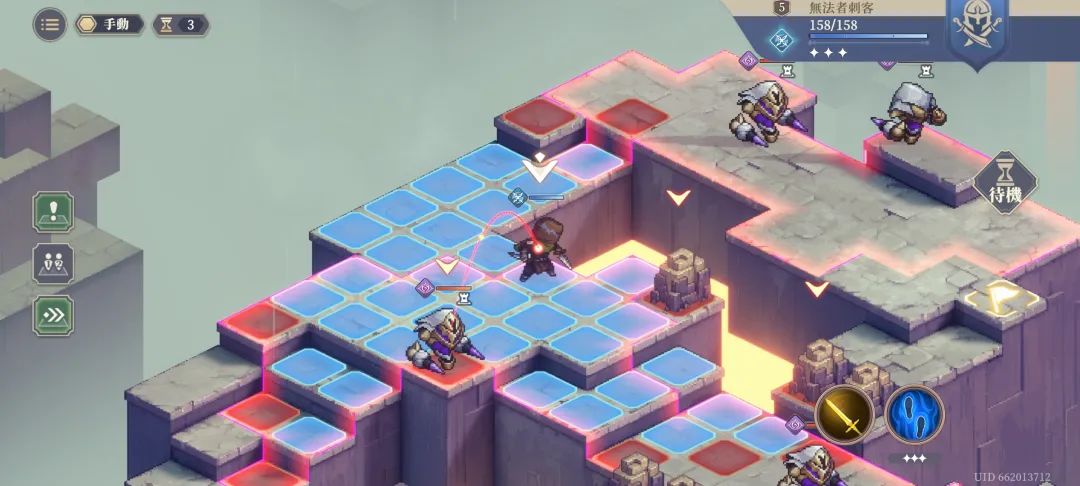Activate the green fast-forward arrows button
The height and width of the screenshot is (486, 1080).
(52, 315)
